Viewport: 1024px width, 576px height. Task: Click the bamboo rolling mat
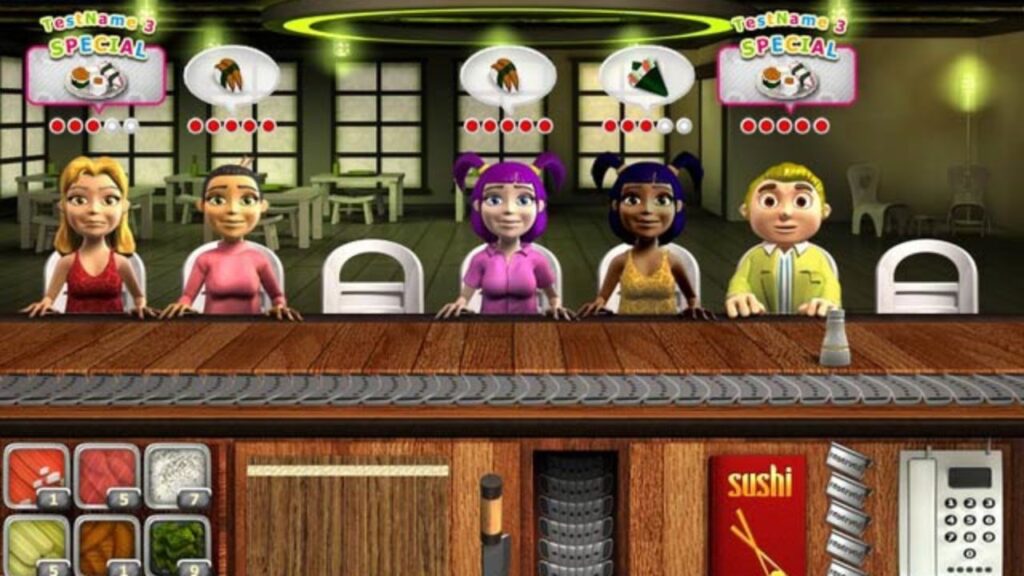coord(348,517)
